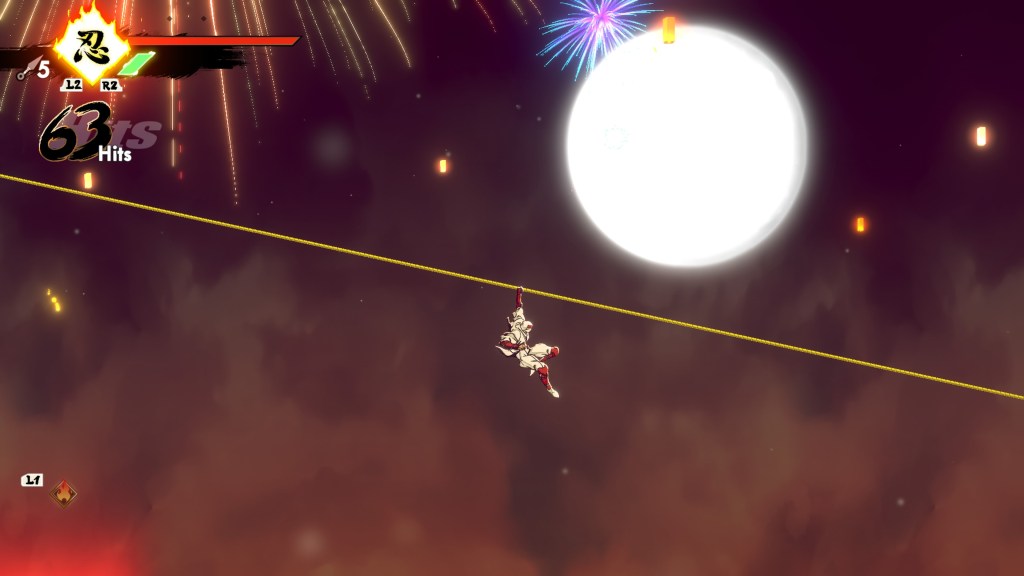Click the flaming ninja kanji emblem
Screen dimensions: 1024x576
tap(90, 43)
